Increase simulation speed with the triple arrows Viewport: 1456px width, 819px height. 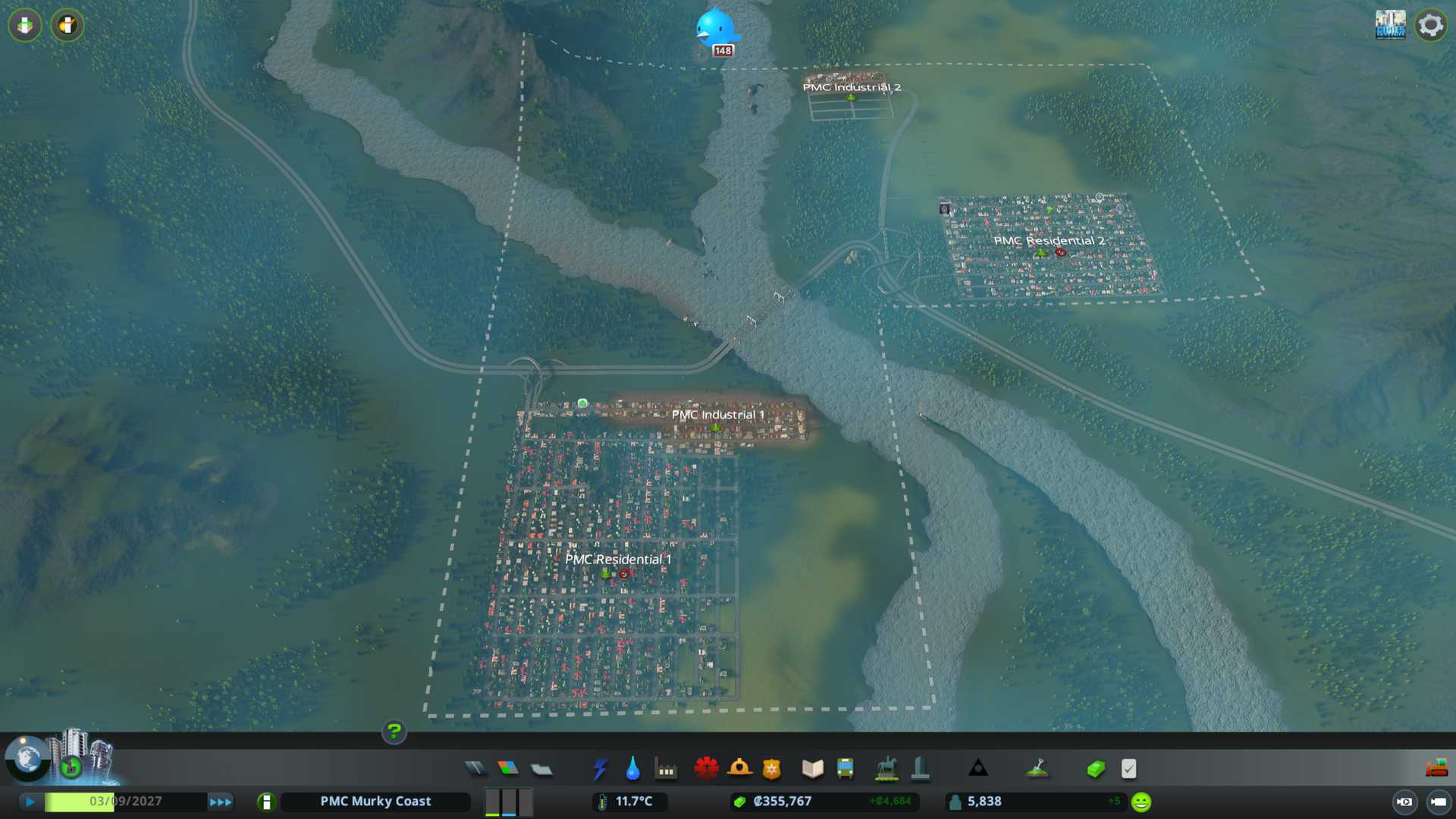coord(221,802)
